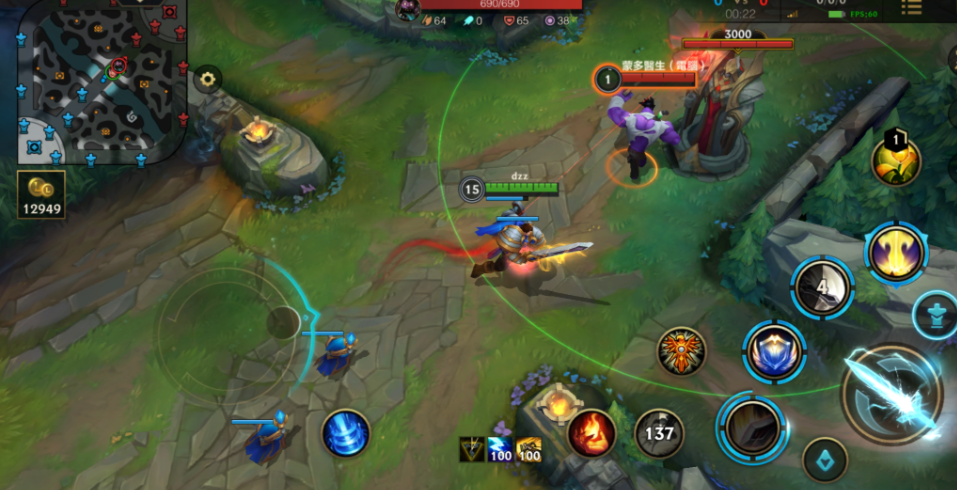Open the menu icon in the top-right corner
This screenshot has width=957, height=490.
point(911,8)
